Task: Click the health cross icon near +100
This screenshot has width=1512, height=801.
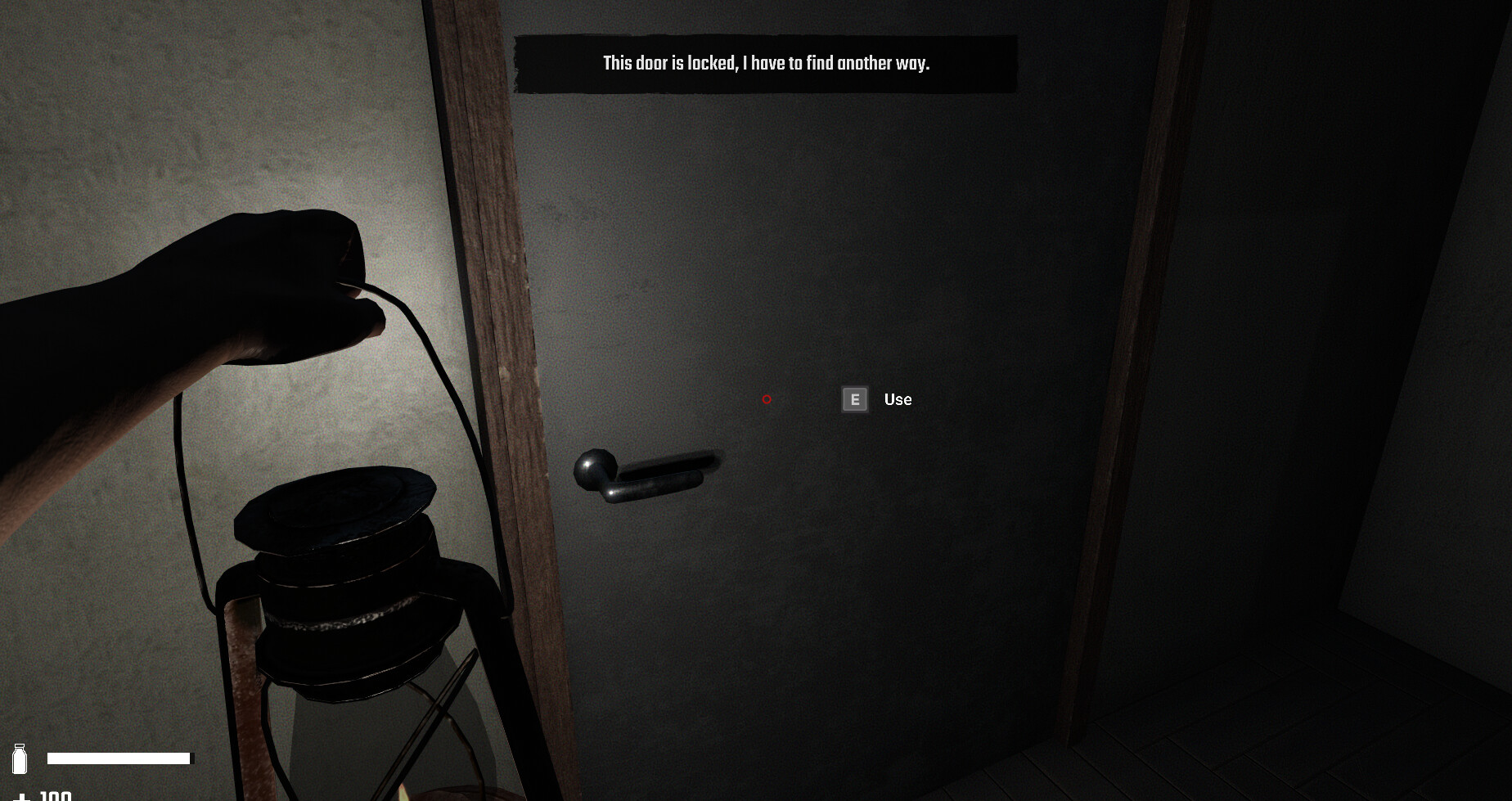Action: [x=23, y=798]
